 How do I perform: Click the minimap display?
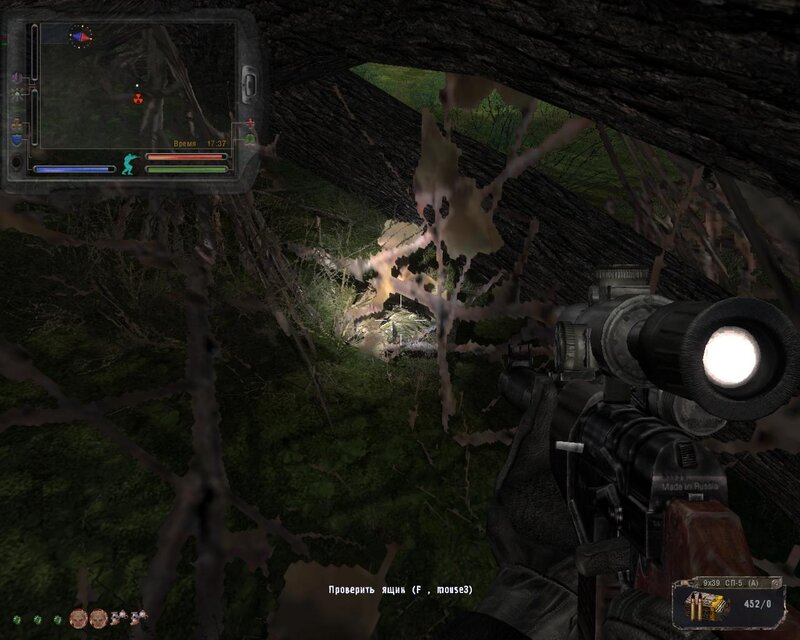133,85
